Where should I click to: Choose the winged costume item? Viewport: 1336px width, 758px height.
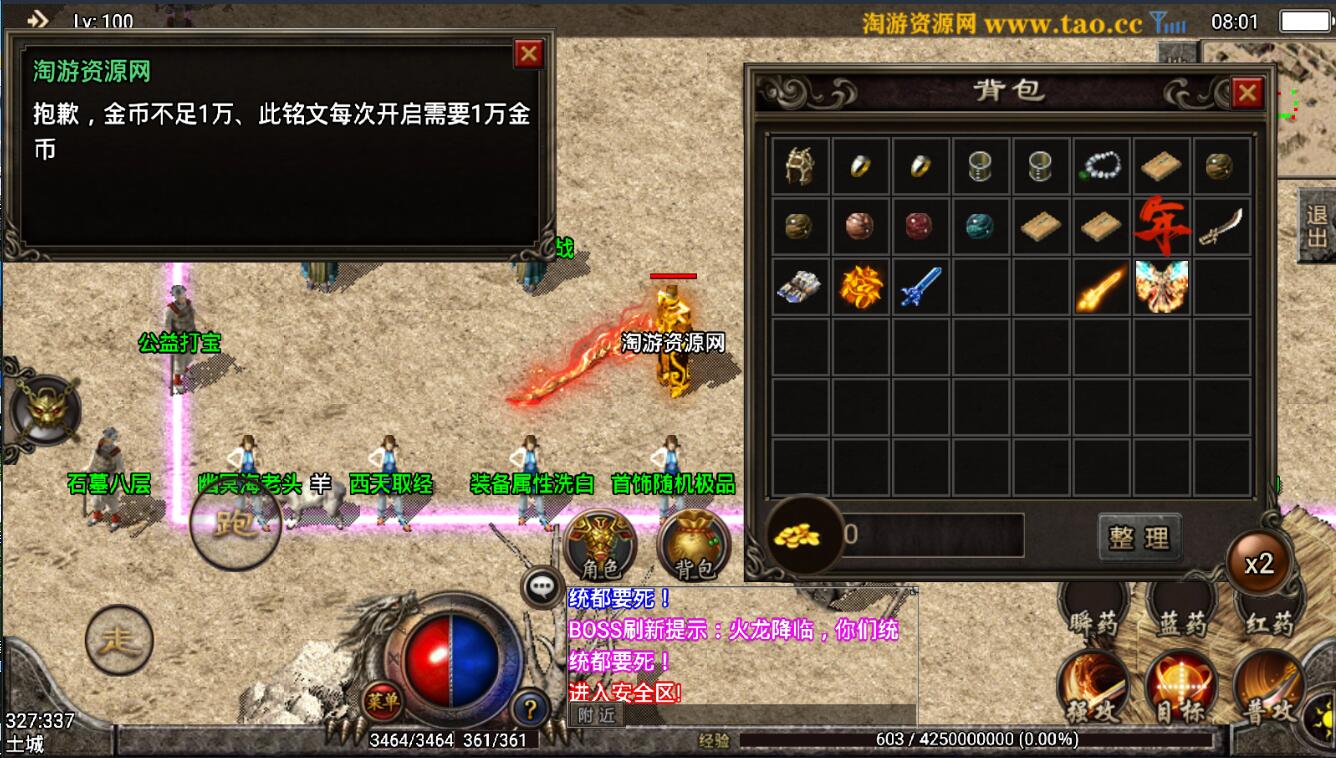click(x=1161, y=286)
